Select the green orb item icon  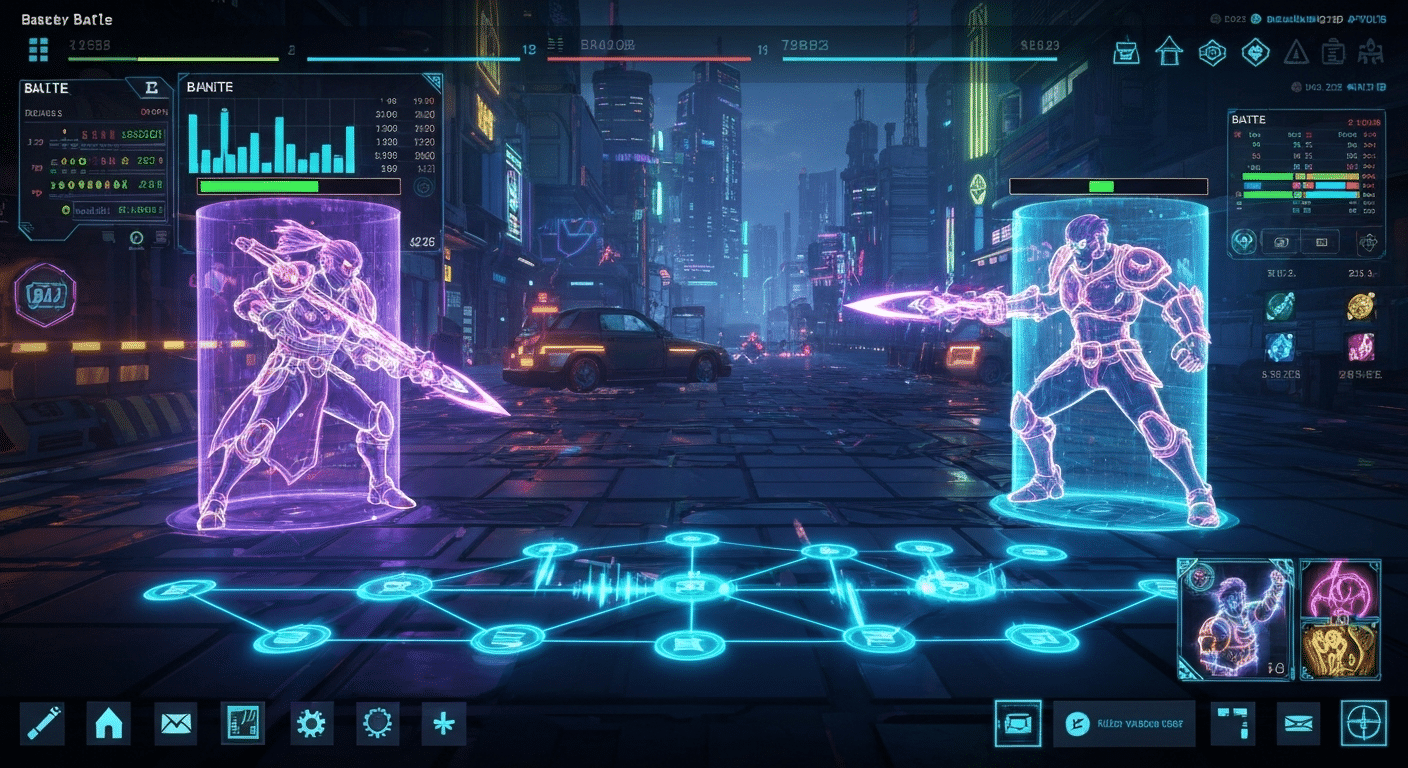pos(1280,306)
